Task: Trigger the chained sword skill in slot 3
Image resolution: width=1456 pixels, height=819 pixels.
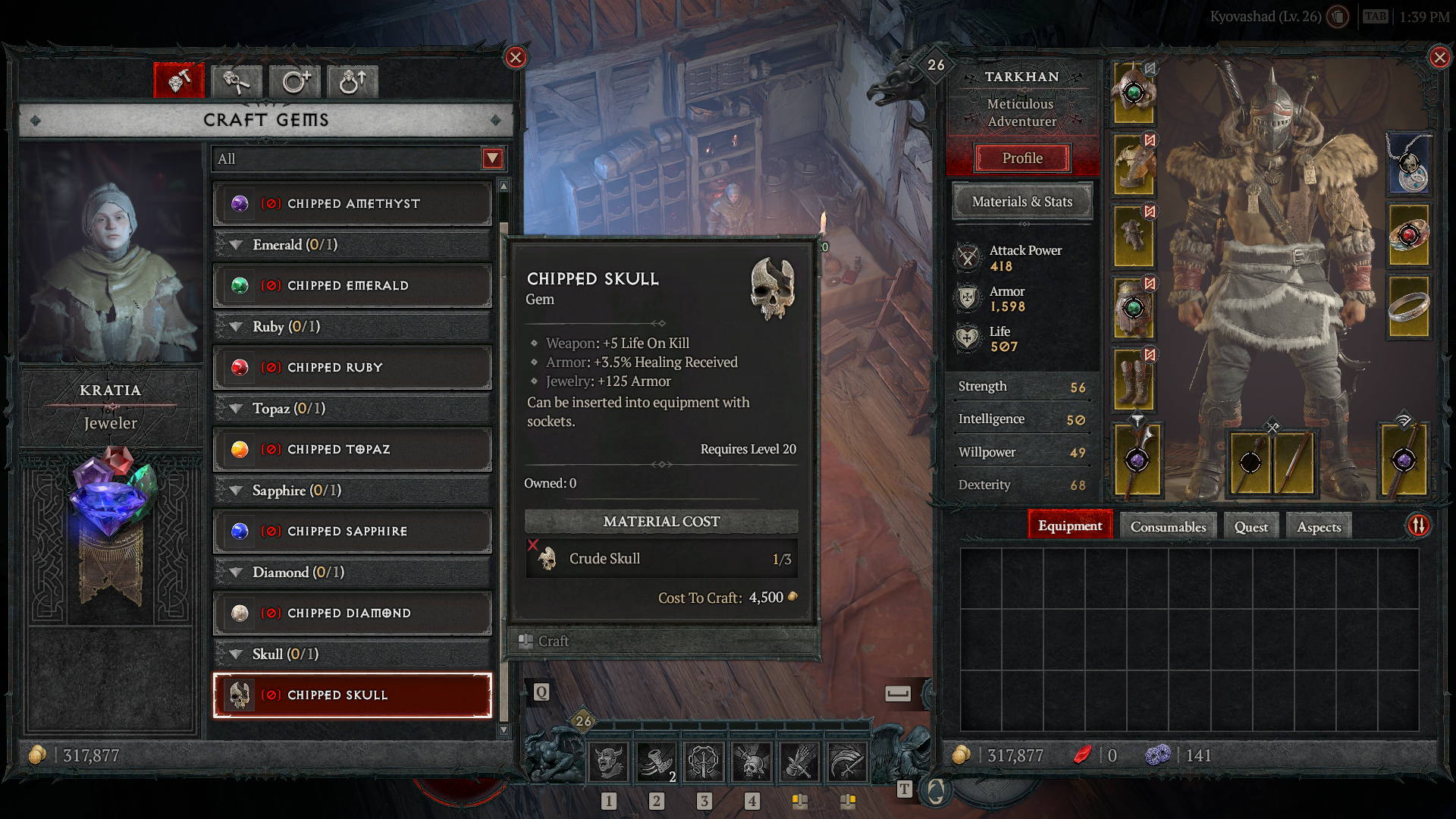Action: (704, 762)
